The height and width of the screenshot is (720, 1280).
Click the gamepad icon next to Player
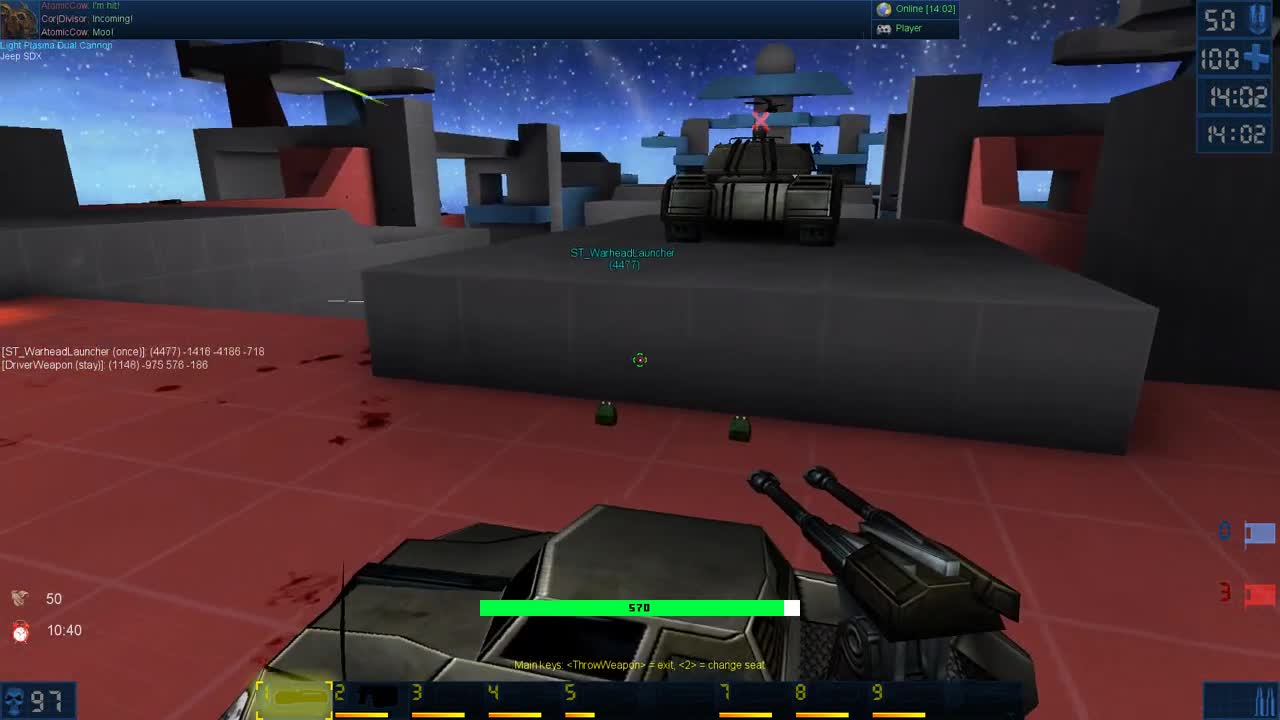point(884,27)
